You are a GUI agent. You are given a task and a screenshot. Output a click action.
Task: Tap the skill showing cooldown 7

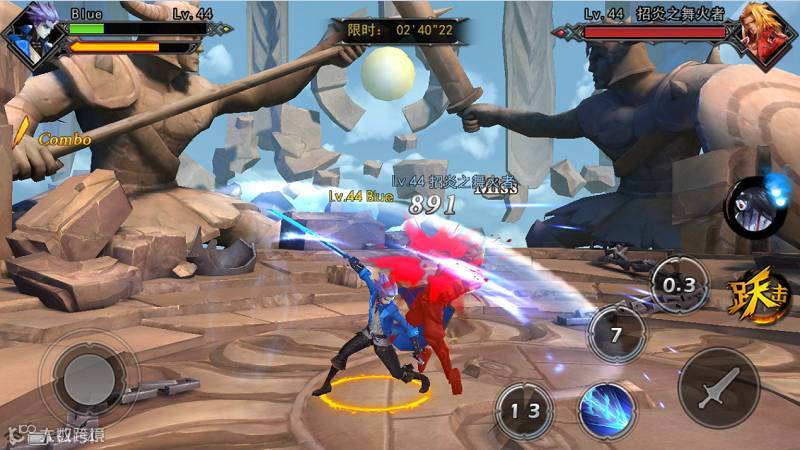617,332
